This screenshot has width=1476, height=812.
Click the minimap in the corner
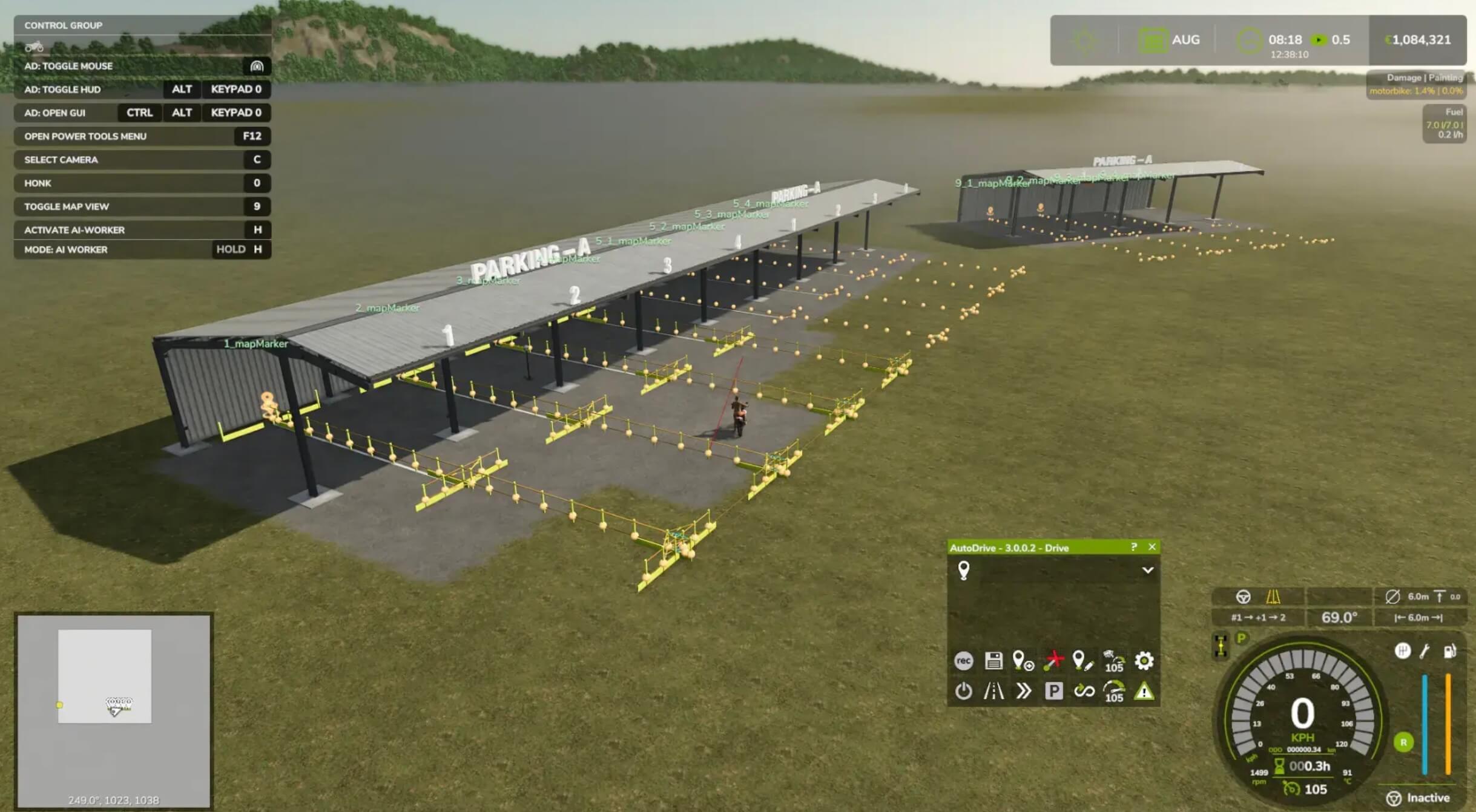click(114, 711)
